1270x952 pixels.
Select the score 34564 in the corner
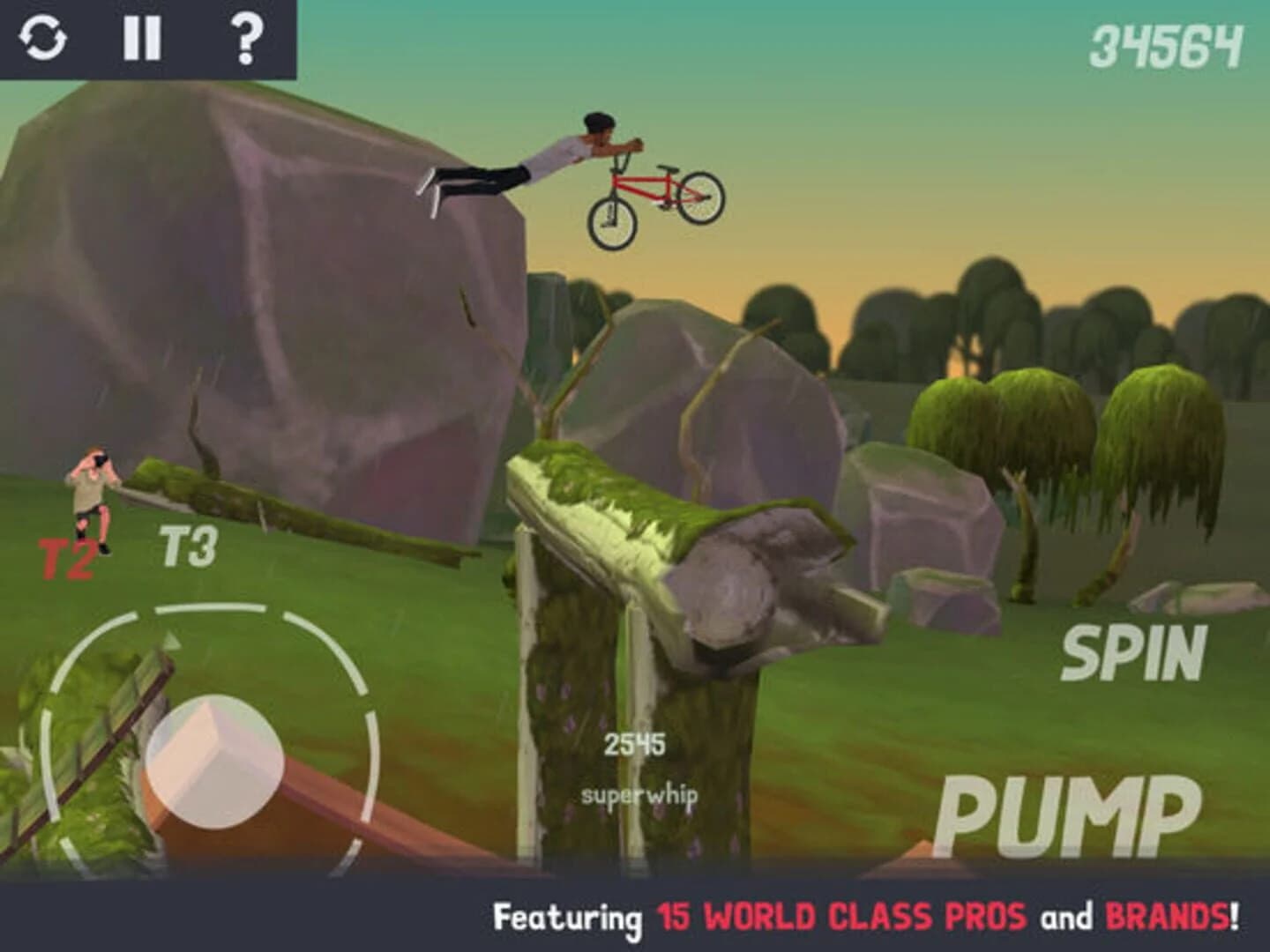1166,43
